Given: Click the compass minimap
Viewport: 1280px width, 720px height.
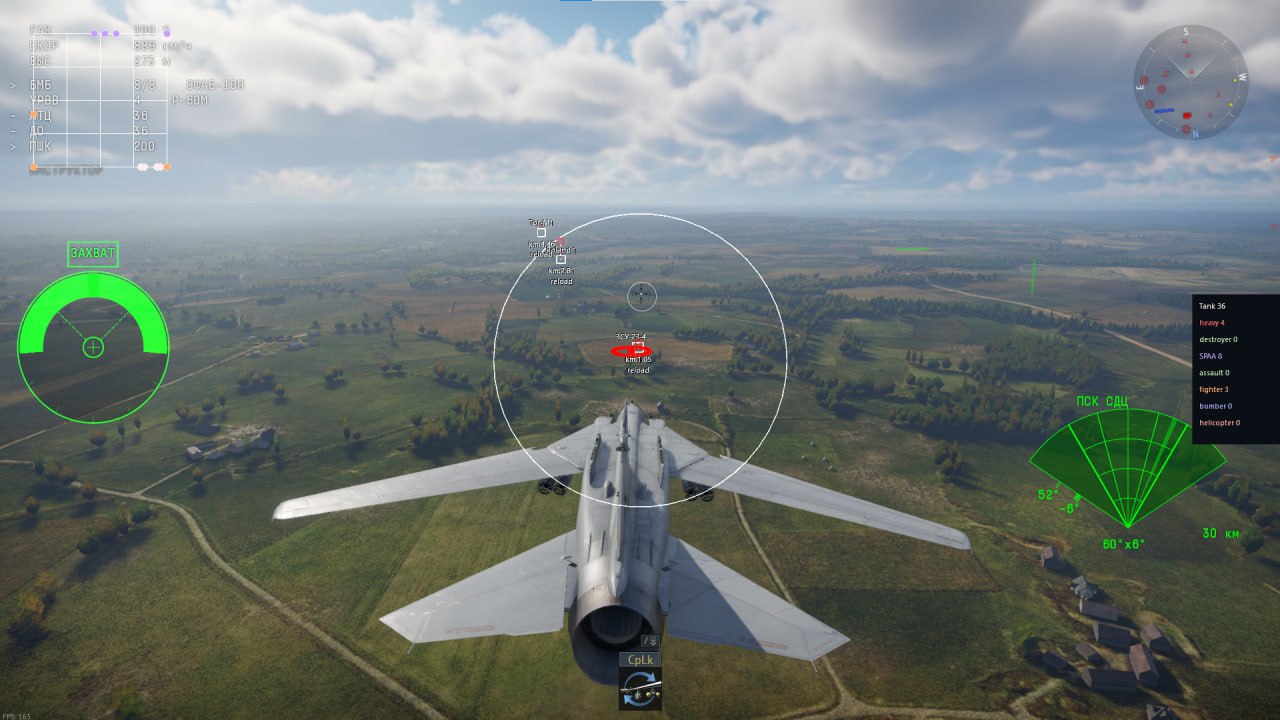Looking at the screenshot, I should [1190, 82].
